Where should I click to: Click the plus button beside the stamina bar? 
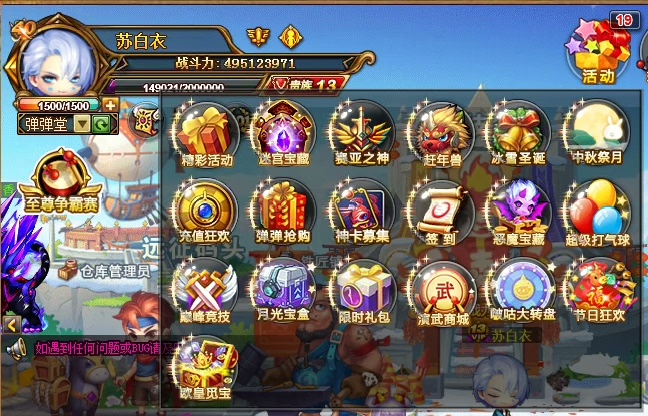pyautogui.click(x=109, y=105)
